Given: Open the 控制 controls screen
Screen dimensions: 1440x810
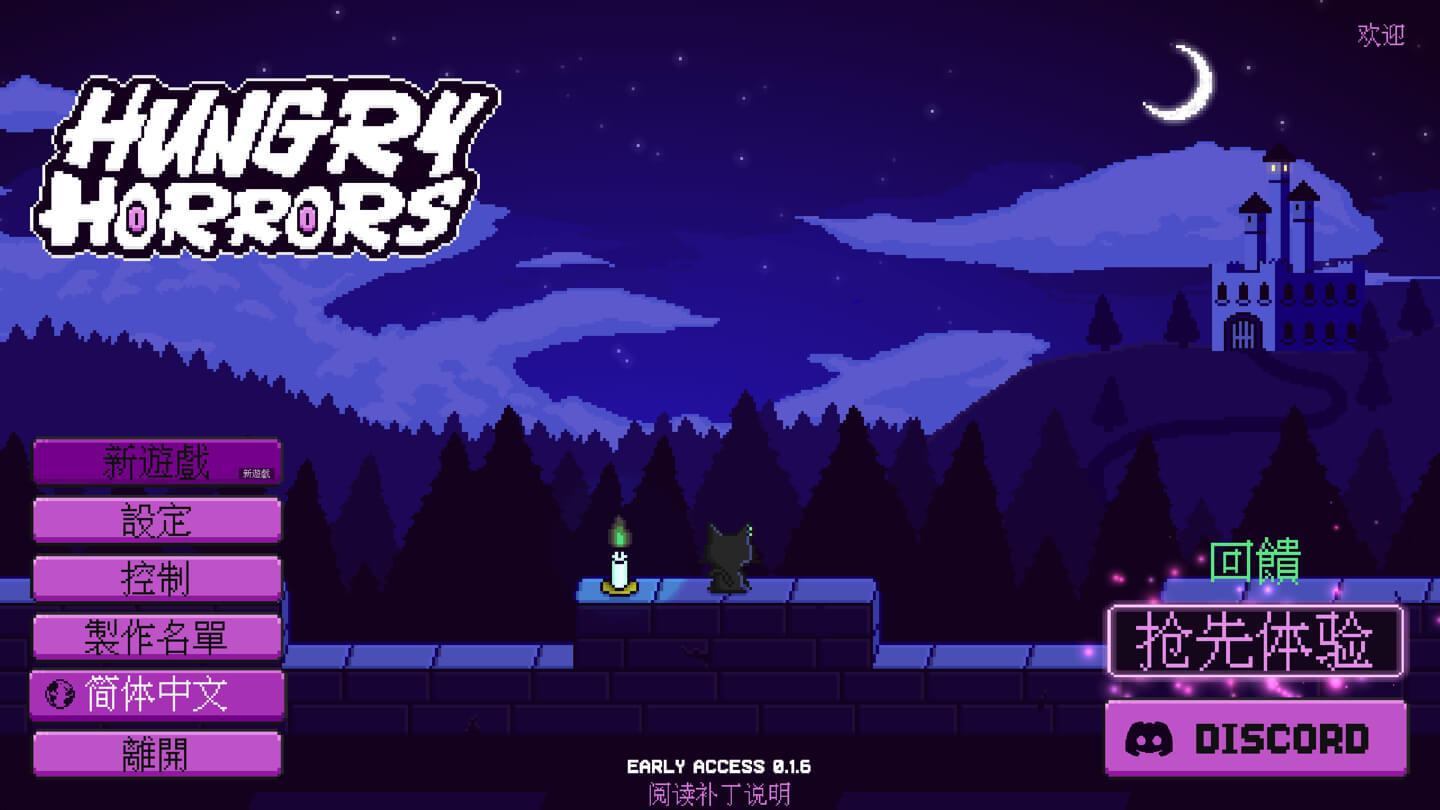Looking at the screenshot, I should click(x=157, y=580).
